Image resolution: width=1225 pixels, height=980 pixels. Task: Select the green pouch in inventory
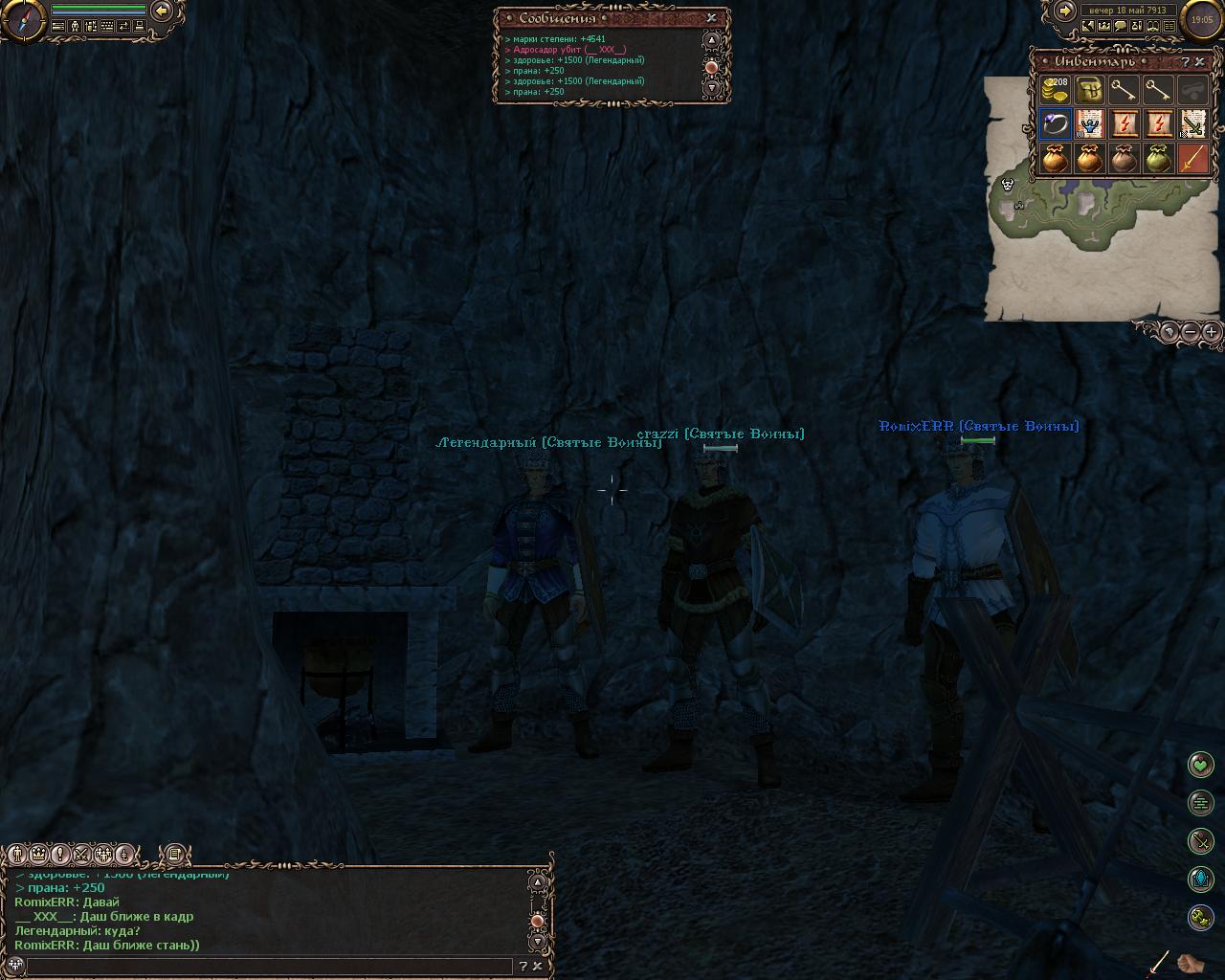(x=1158, y=159)
